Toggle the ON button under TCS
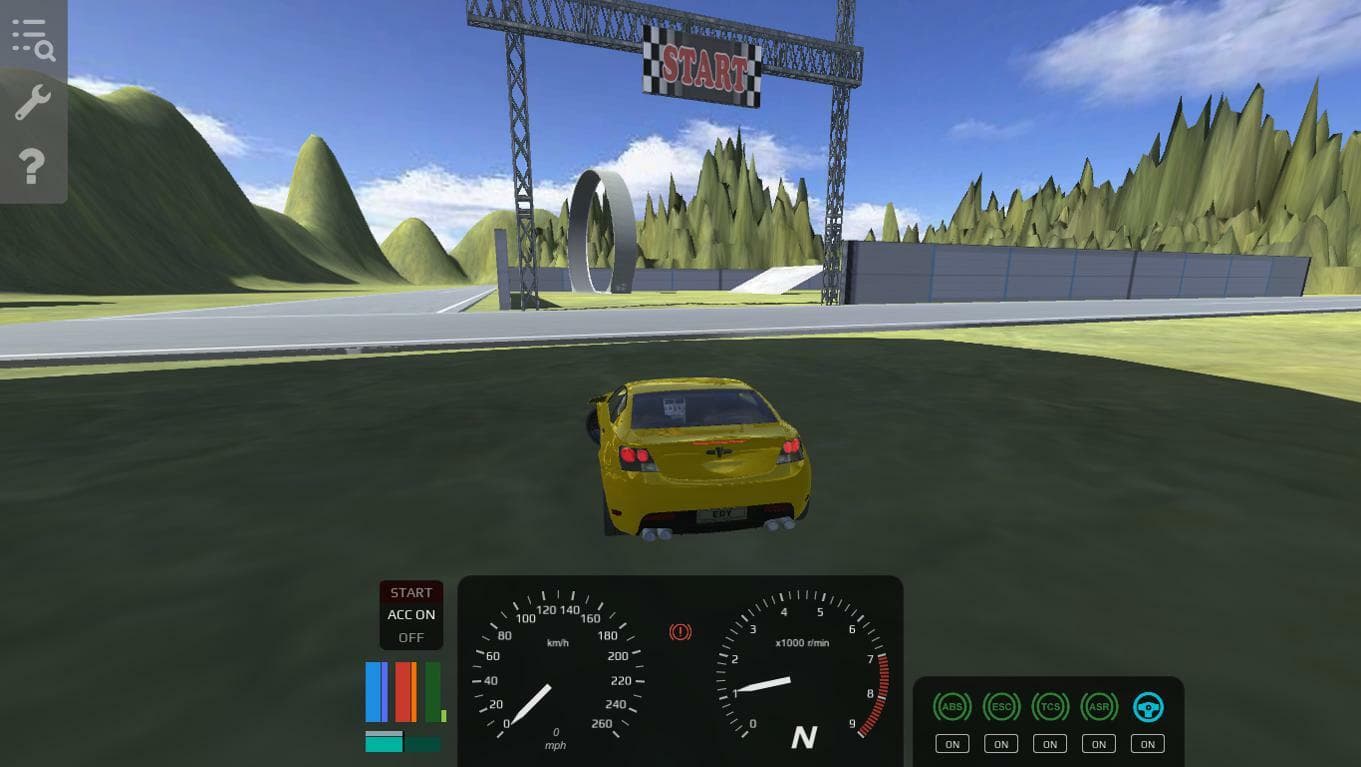The width and height of the screenshot is (1361, 767). click(x=1050, y=744)
